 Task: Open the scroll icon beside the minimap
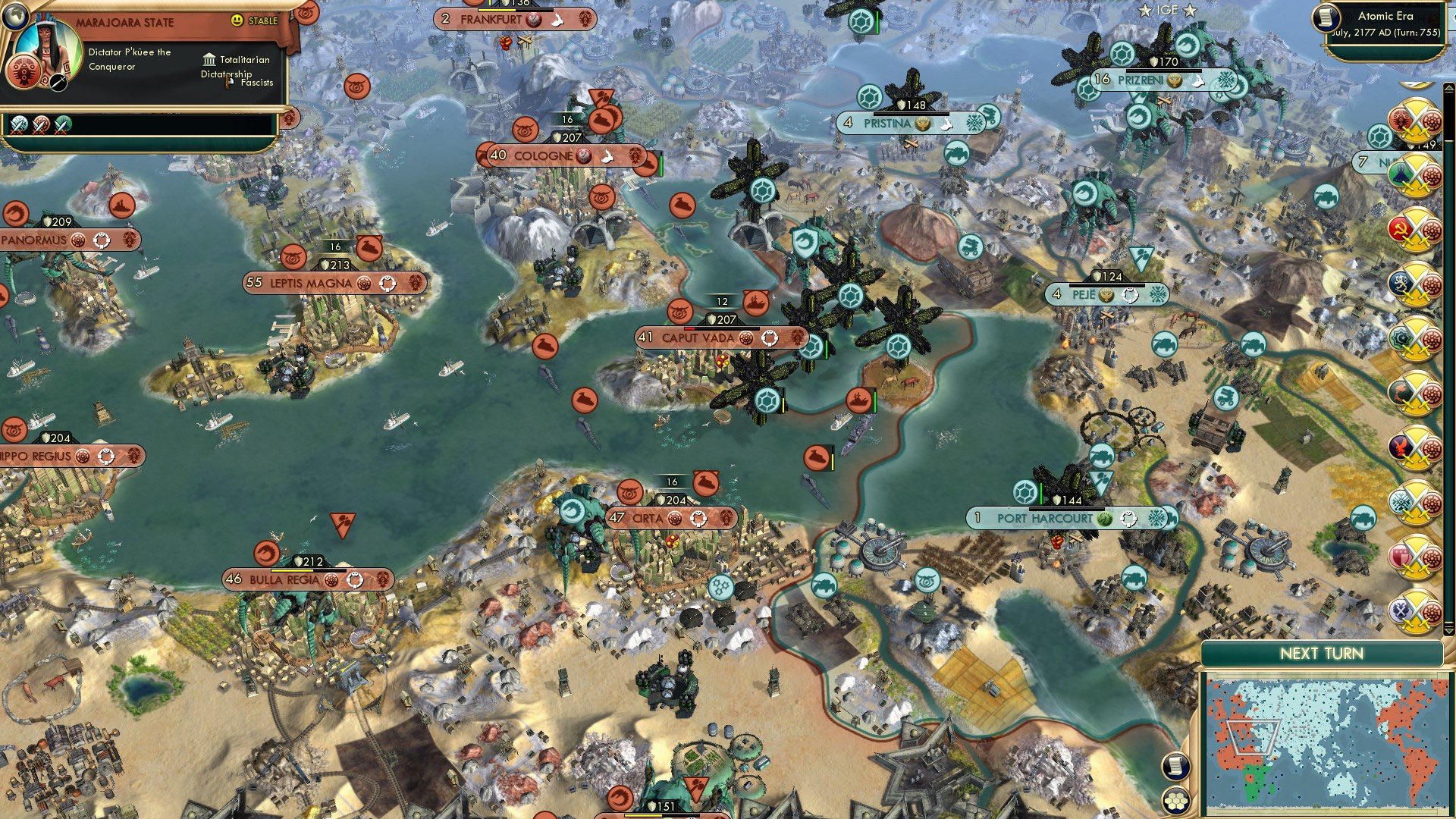coord(1175,766)
